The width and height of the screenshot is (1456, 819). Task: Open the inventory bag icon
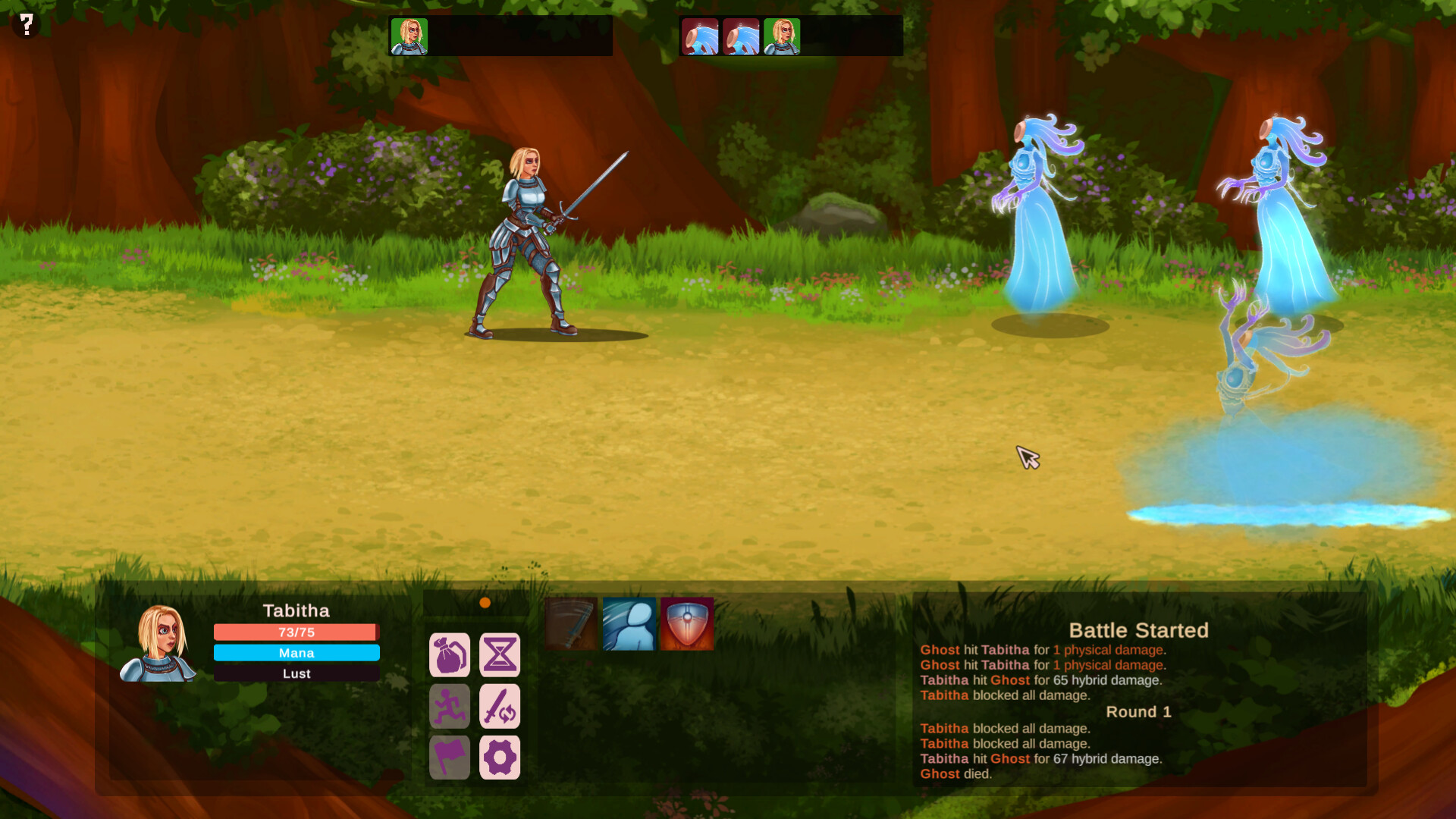(x=449, y=654)
